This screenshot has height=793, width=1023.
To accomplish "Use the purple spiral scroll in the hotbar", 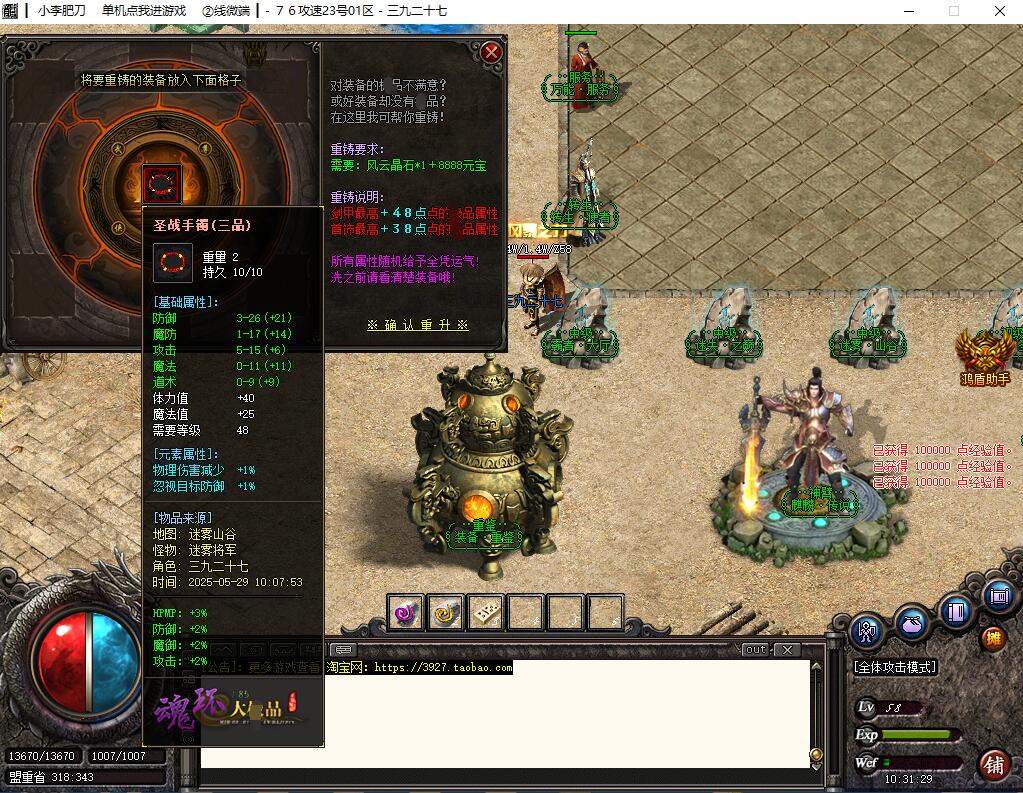I will point(406,612).
